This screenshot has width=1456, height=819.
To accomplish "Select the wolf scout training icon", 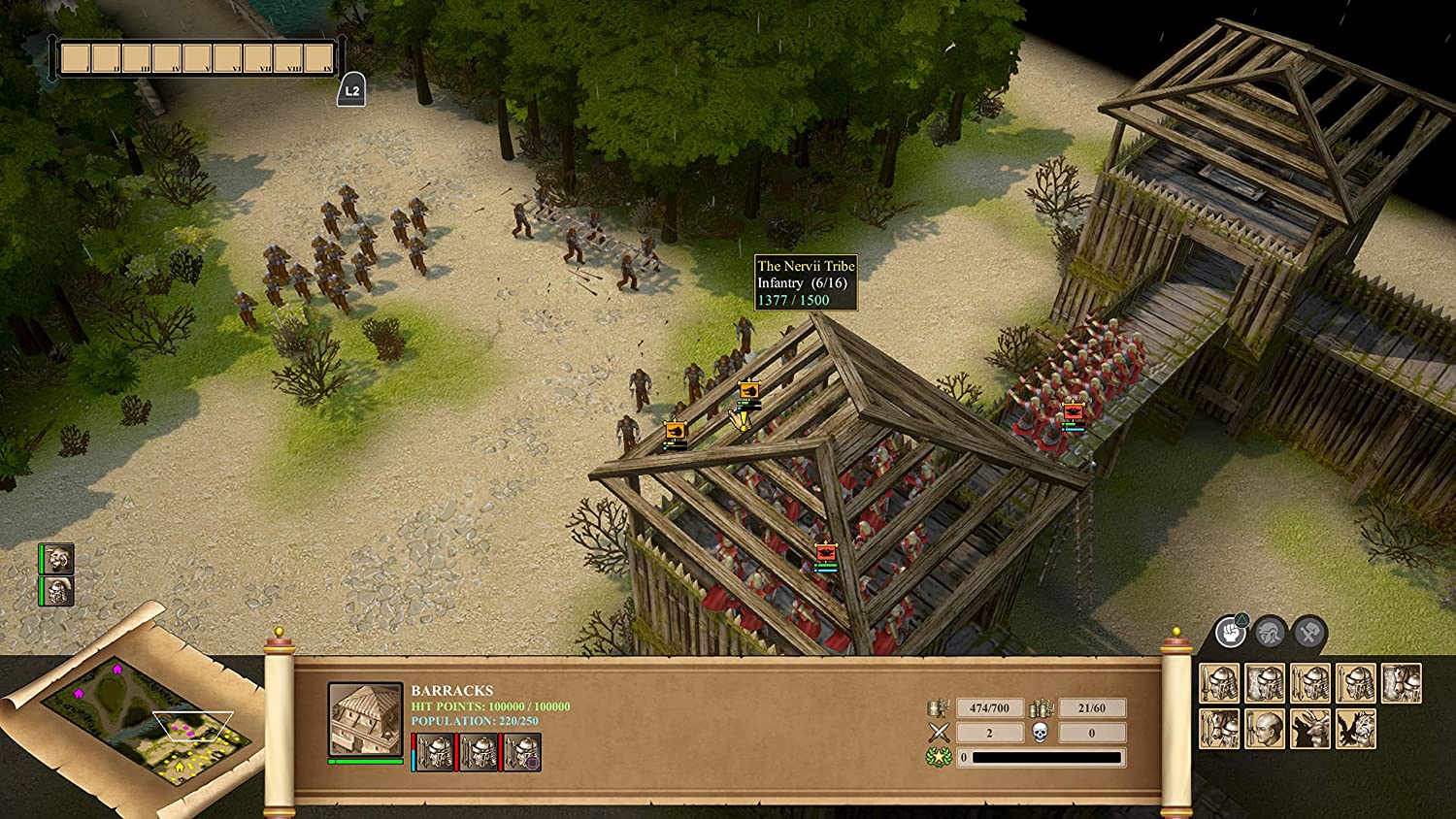I will 1309,730.
